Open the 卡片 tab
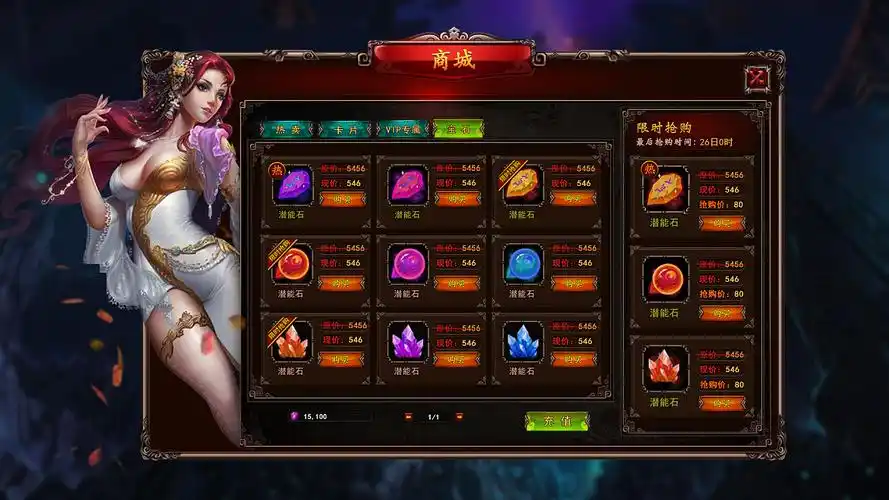 pos(344,129)
